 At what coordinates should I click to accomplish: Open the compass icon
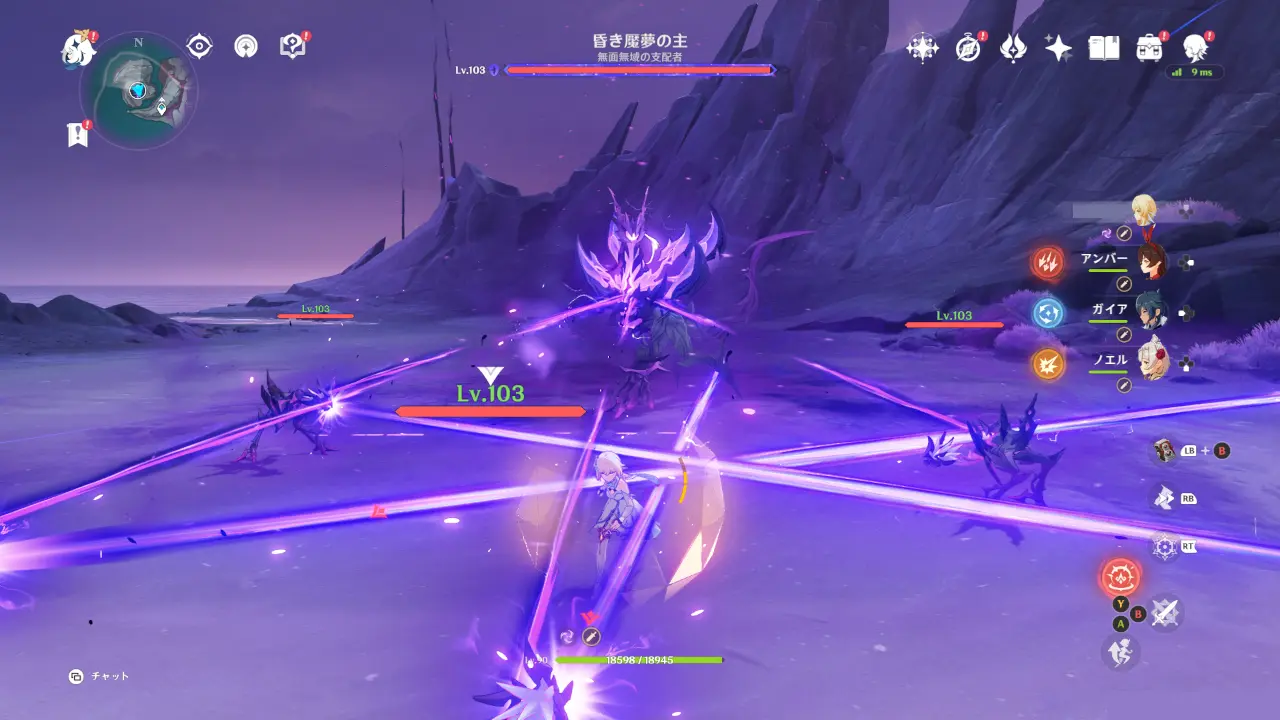(x=967, y=47)
